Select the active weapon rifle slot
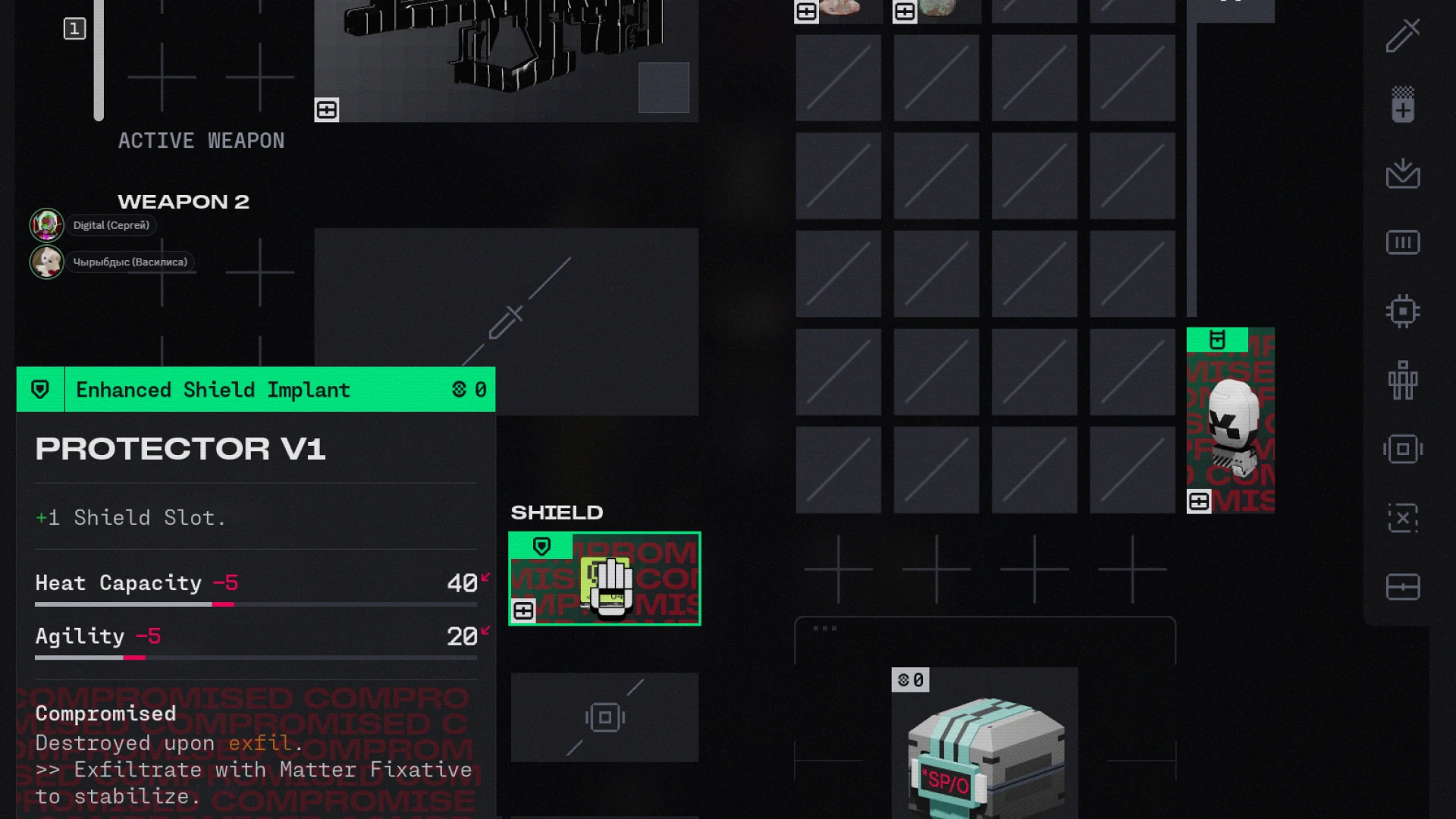The width and height of the screenshot is (1456, 819). point(506,61)
